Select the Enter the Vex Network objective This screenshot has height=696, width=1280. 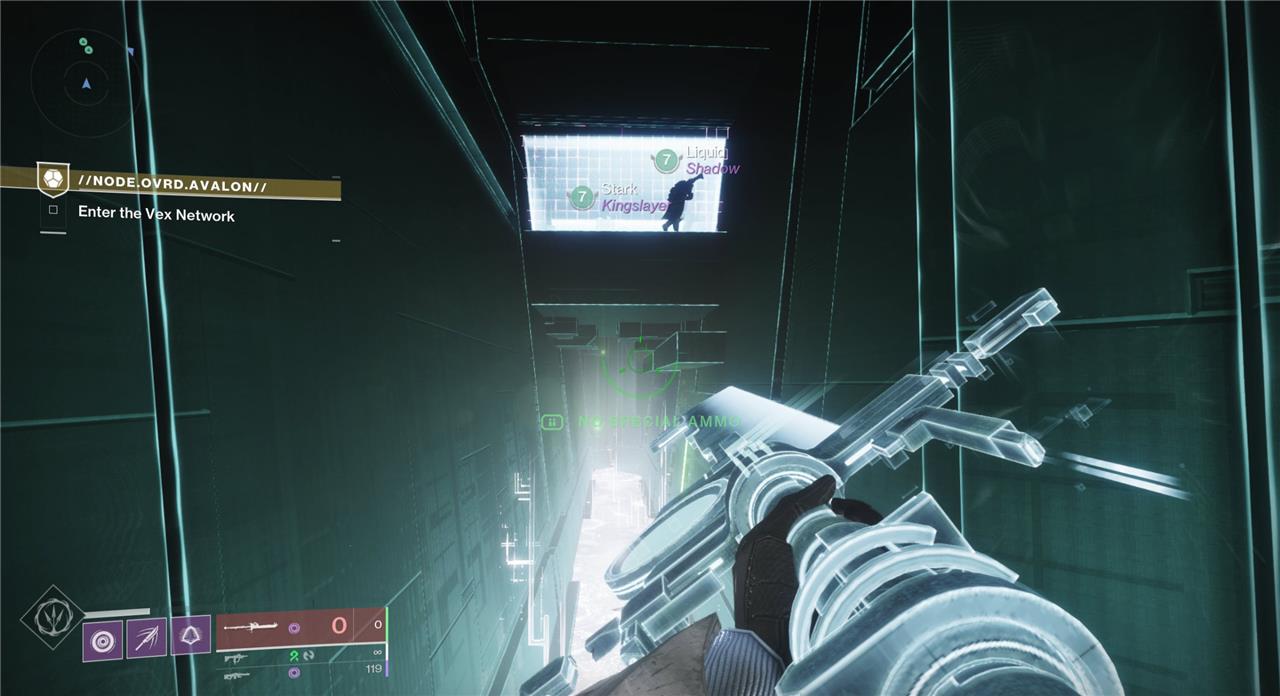156,214
